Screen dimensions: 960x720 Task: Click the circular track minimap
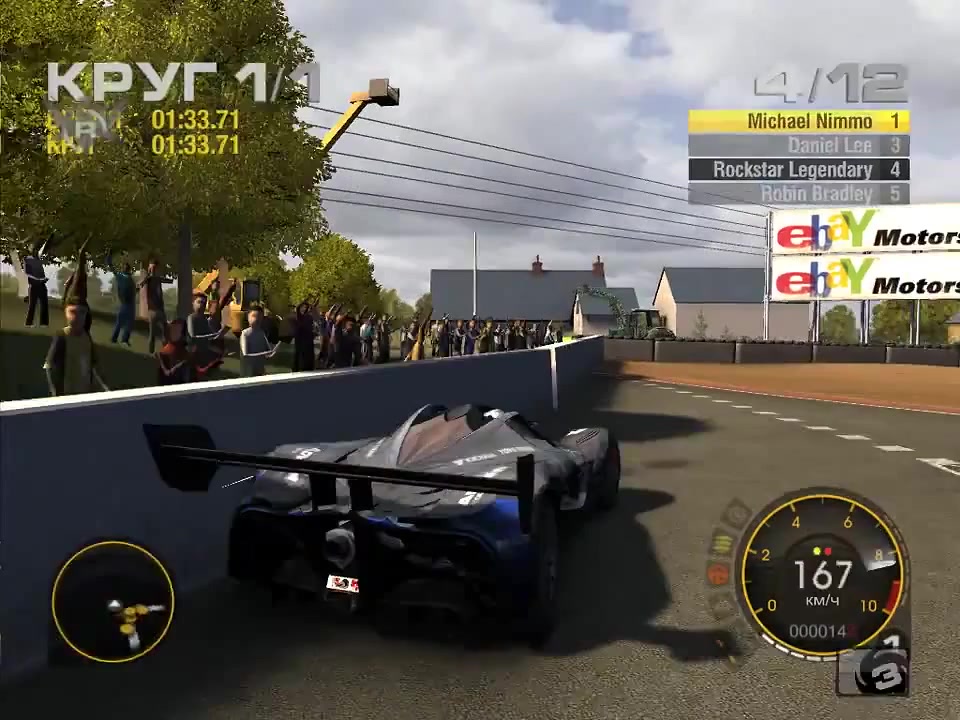tap(112, 602)
